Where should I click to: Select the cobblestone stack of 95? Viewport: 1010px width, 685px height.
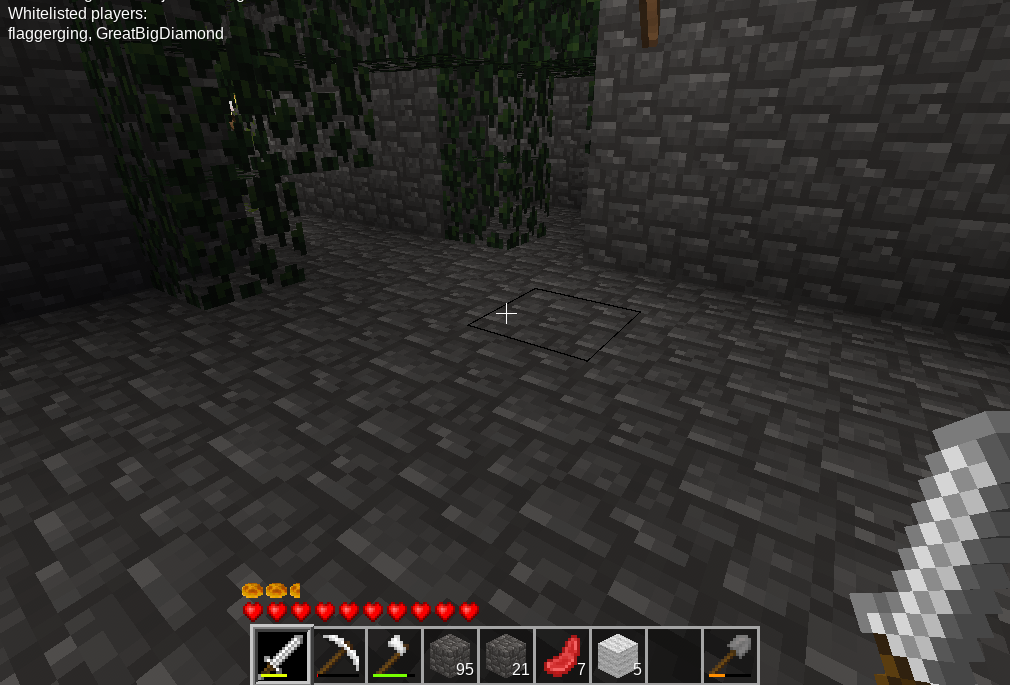[x=450, y=655]
